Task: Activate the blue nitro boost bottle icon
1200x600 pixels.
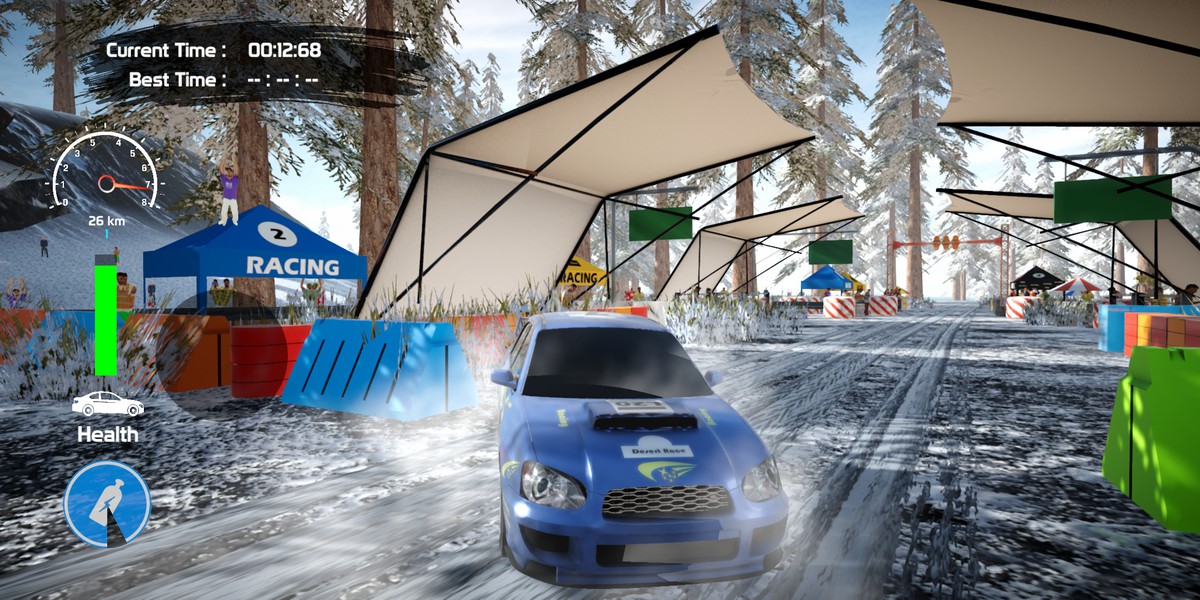Action: pos(107,503)
